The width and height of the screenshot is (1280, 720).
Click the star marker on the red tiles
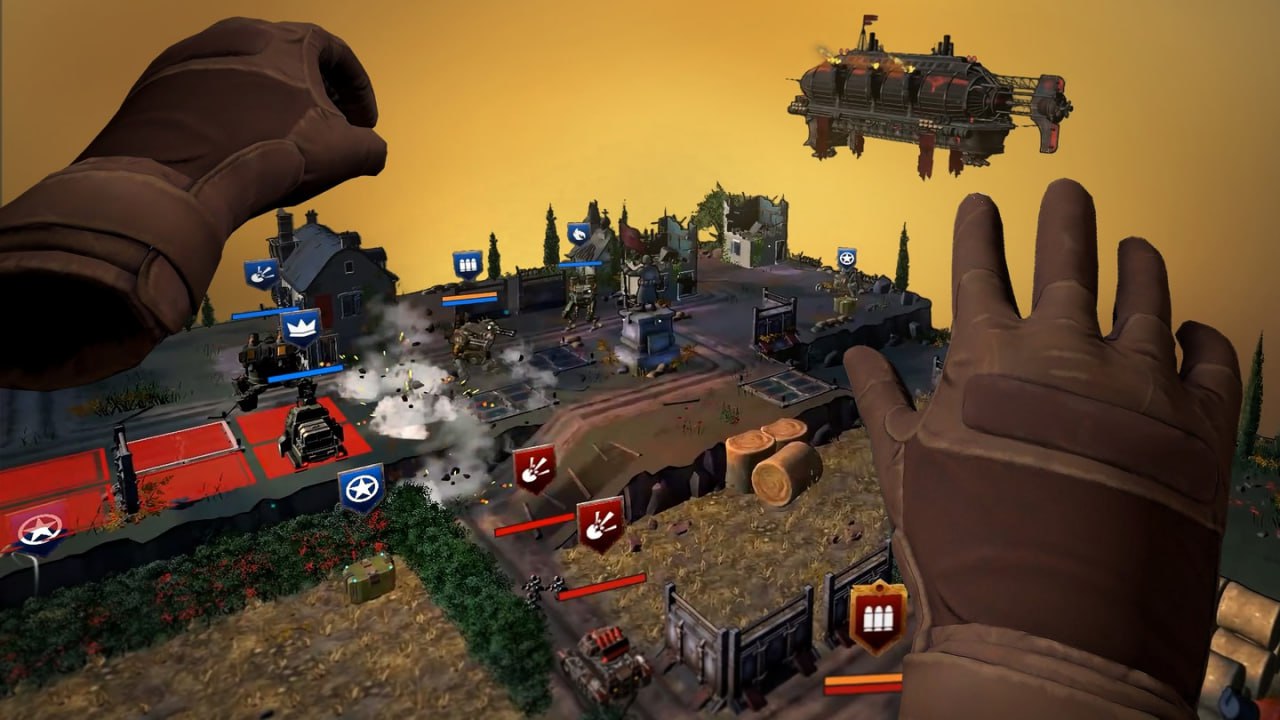pos(40,528)
